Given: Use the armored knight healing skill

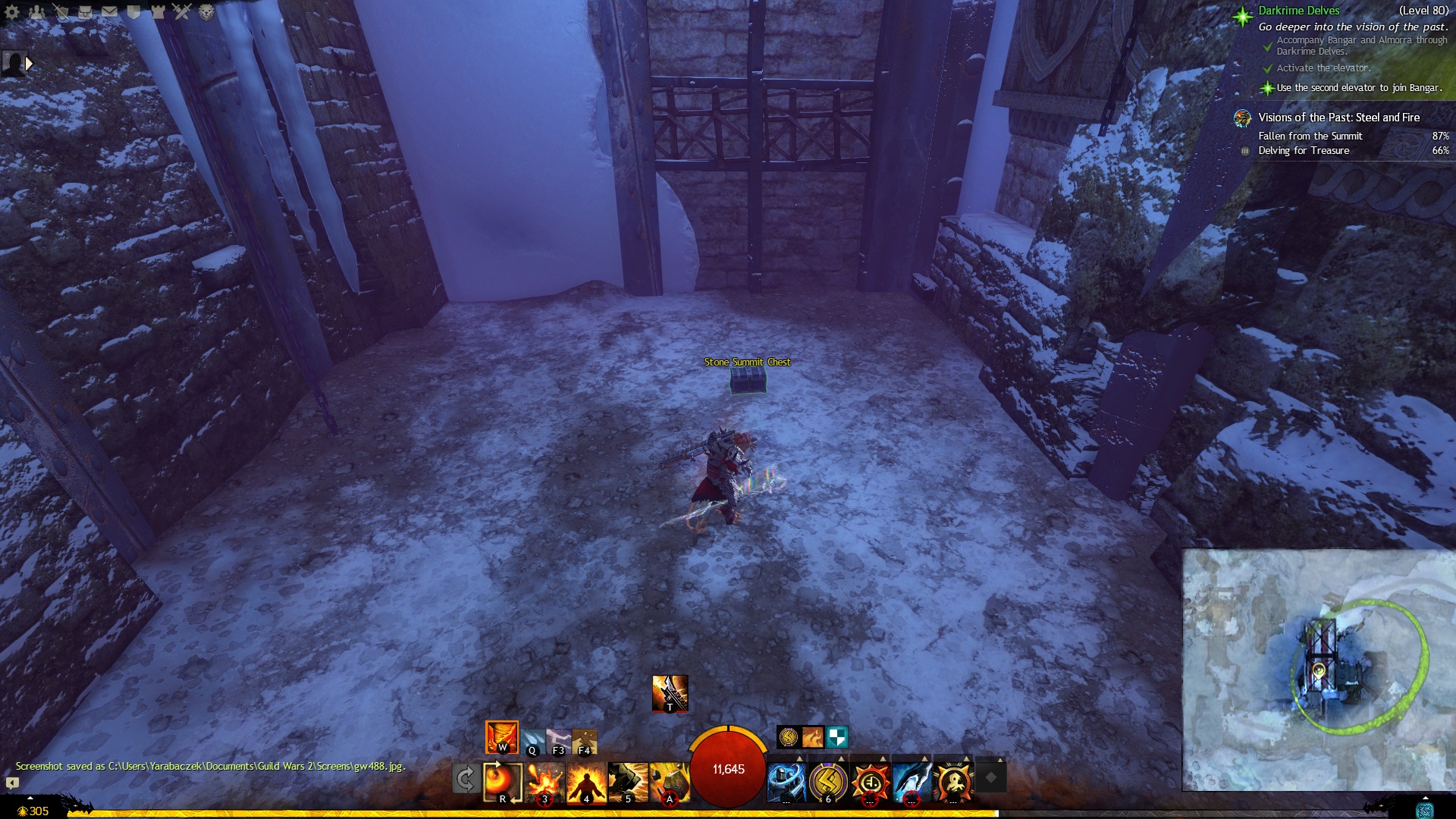Looking at the screenshot, I should coord(786,782).
